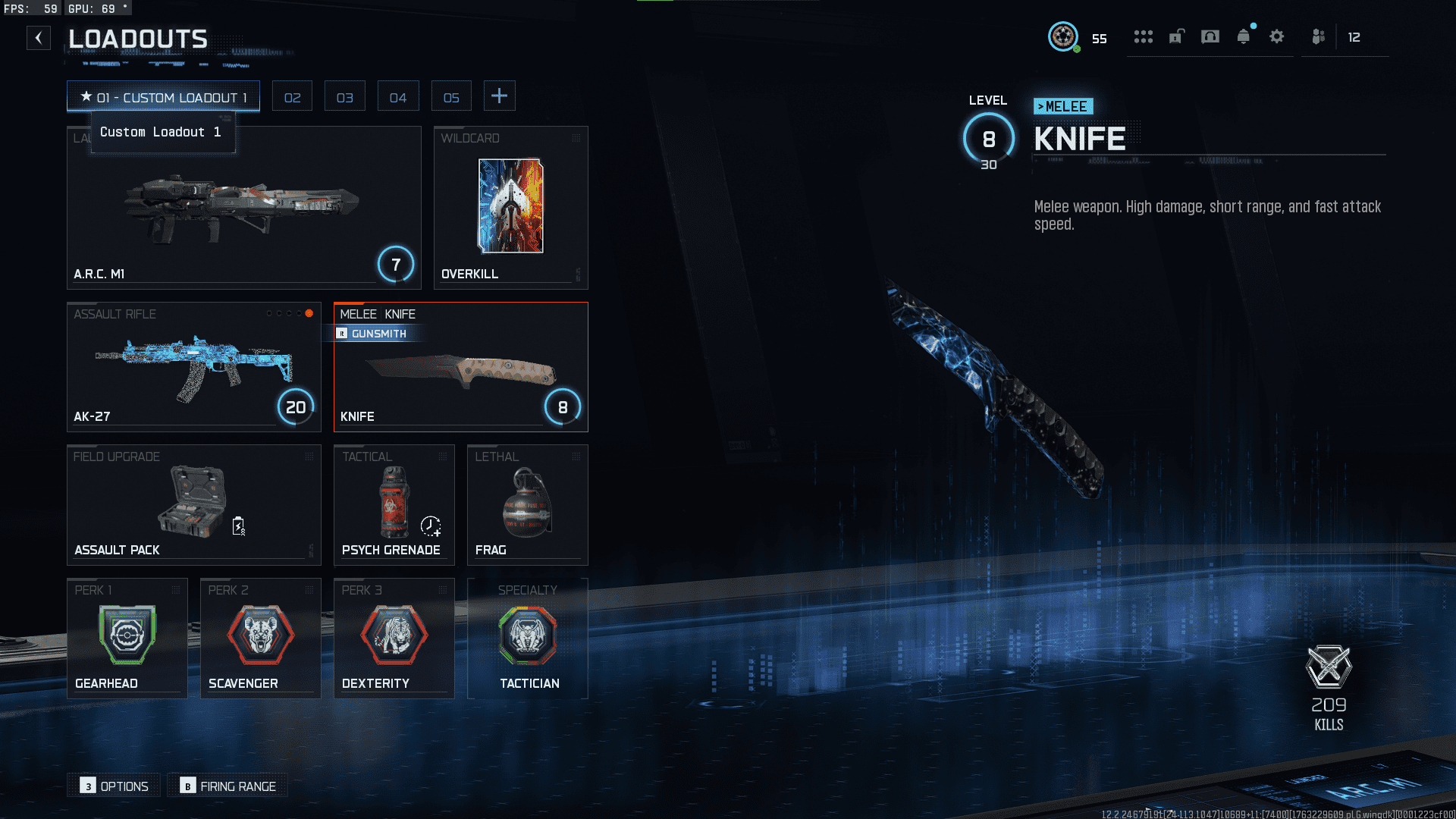
Task: Open the social/friends icon showing 12
Action: (1319, 36)
